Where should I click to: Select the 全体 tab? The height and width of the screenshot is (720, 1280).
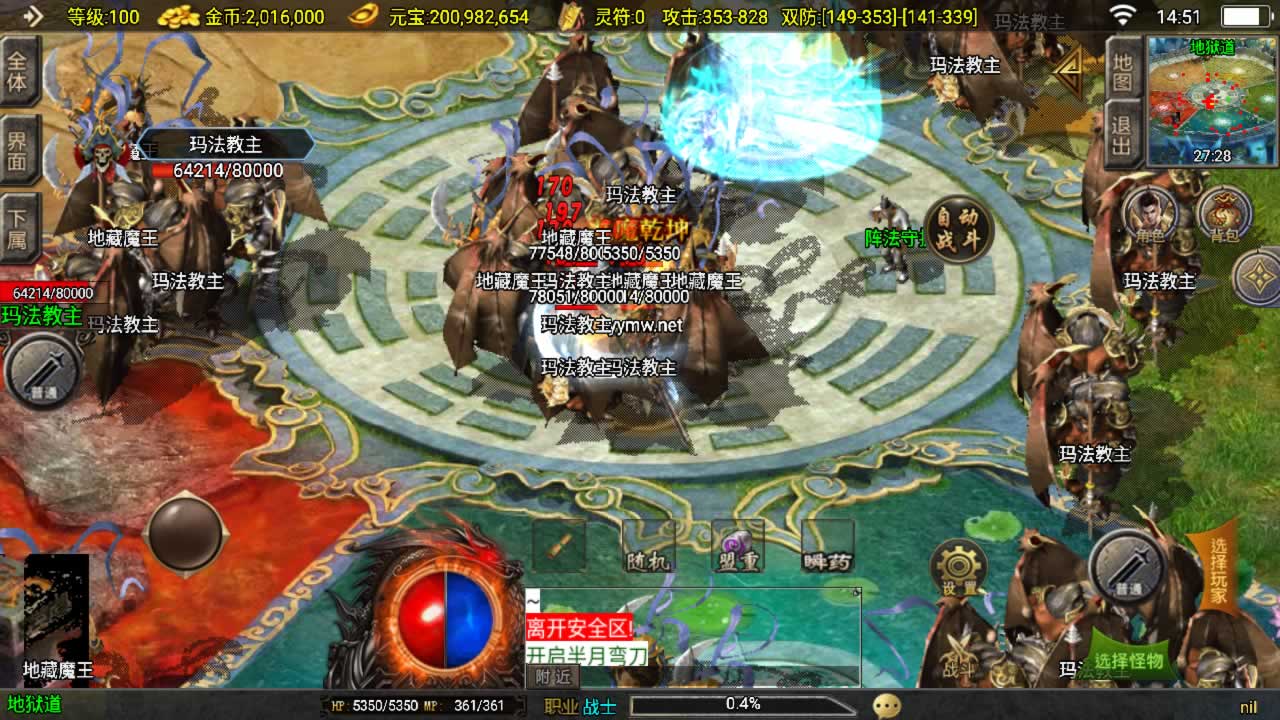[x=18, y=70]
